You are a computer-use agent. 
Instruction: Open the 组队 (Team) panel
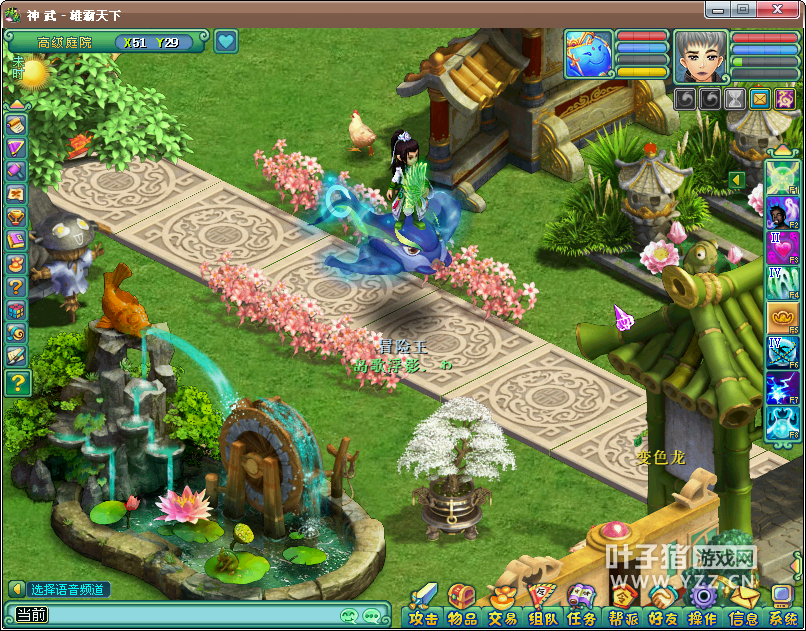click(x=543, y=605)
